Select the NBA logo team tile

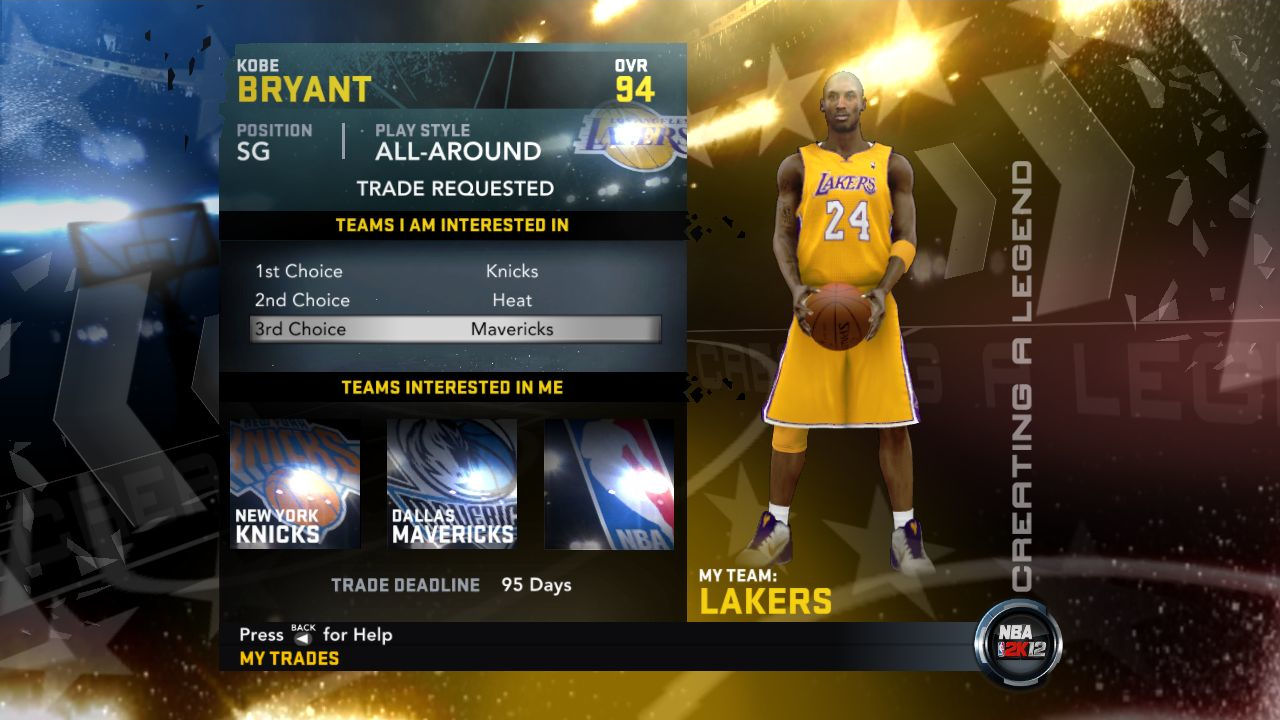(609, 484)
